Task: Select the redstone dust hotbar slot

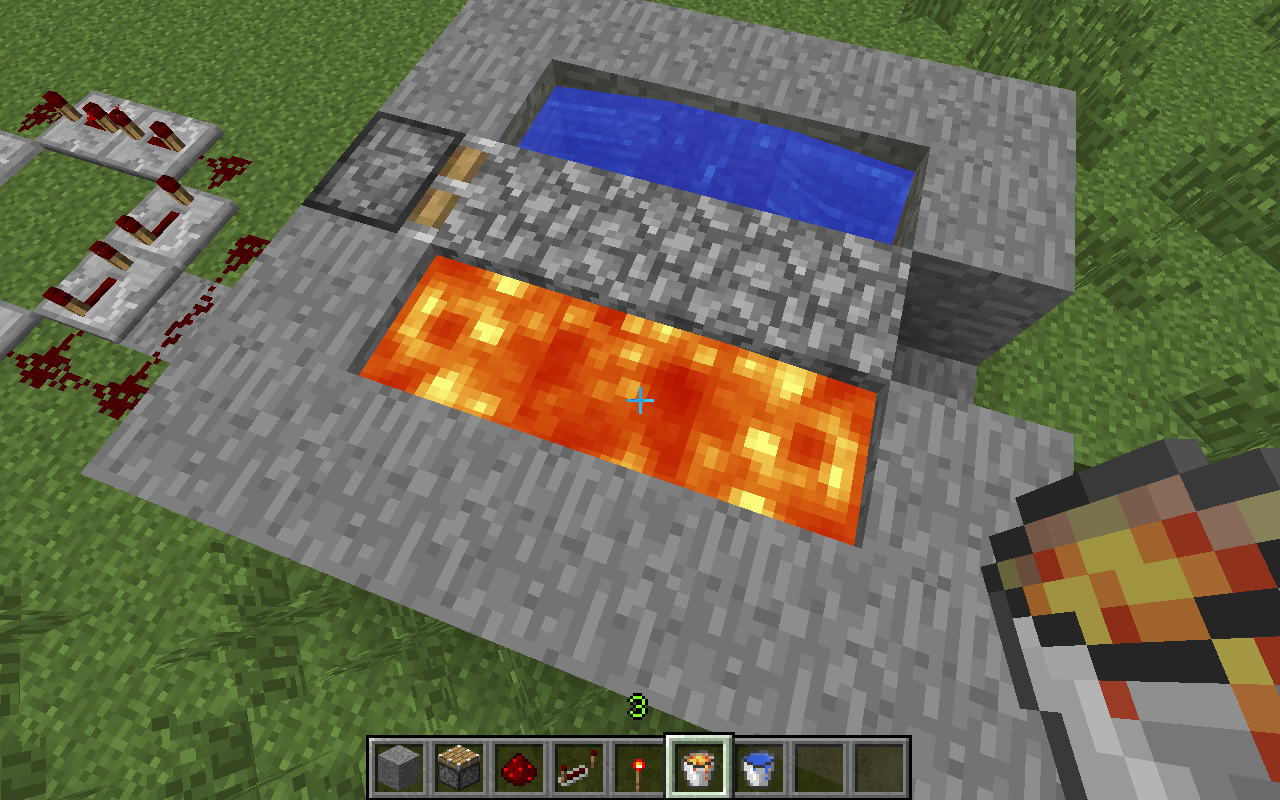Action: coord(521,770)
